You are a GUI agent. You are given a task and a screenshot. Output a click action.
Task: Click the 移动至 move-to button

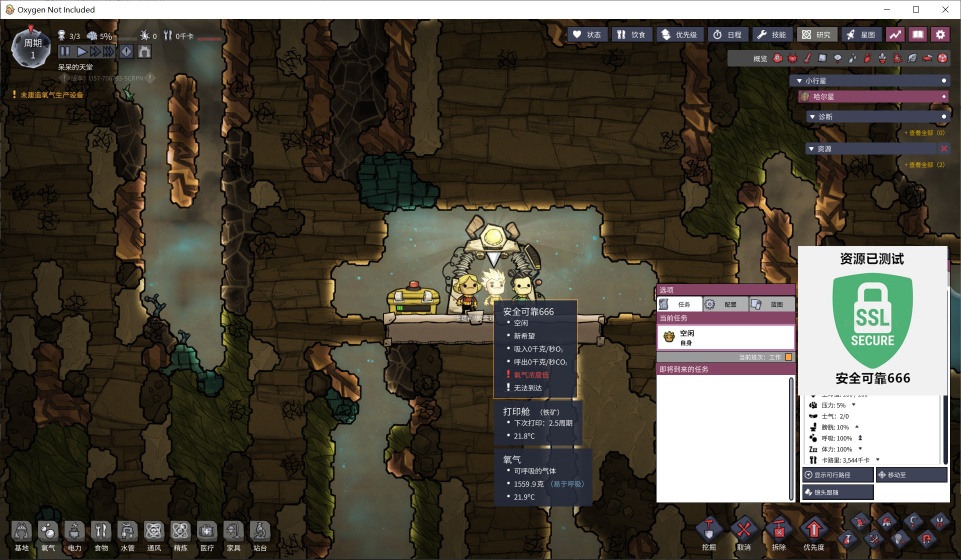[x=910, y=475]
